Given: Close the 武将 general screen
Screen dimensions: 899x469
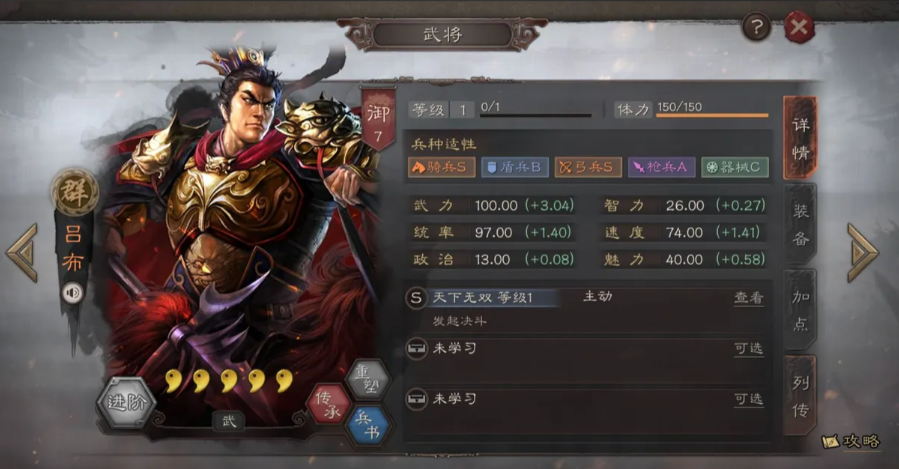Looking at the screenshot, I should click(x=798, y=28).
